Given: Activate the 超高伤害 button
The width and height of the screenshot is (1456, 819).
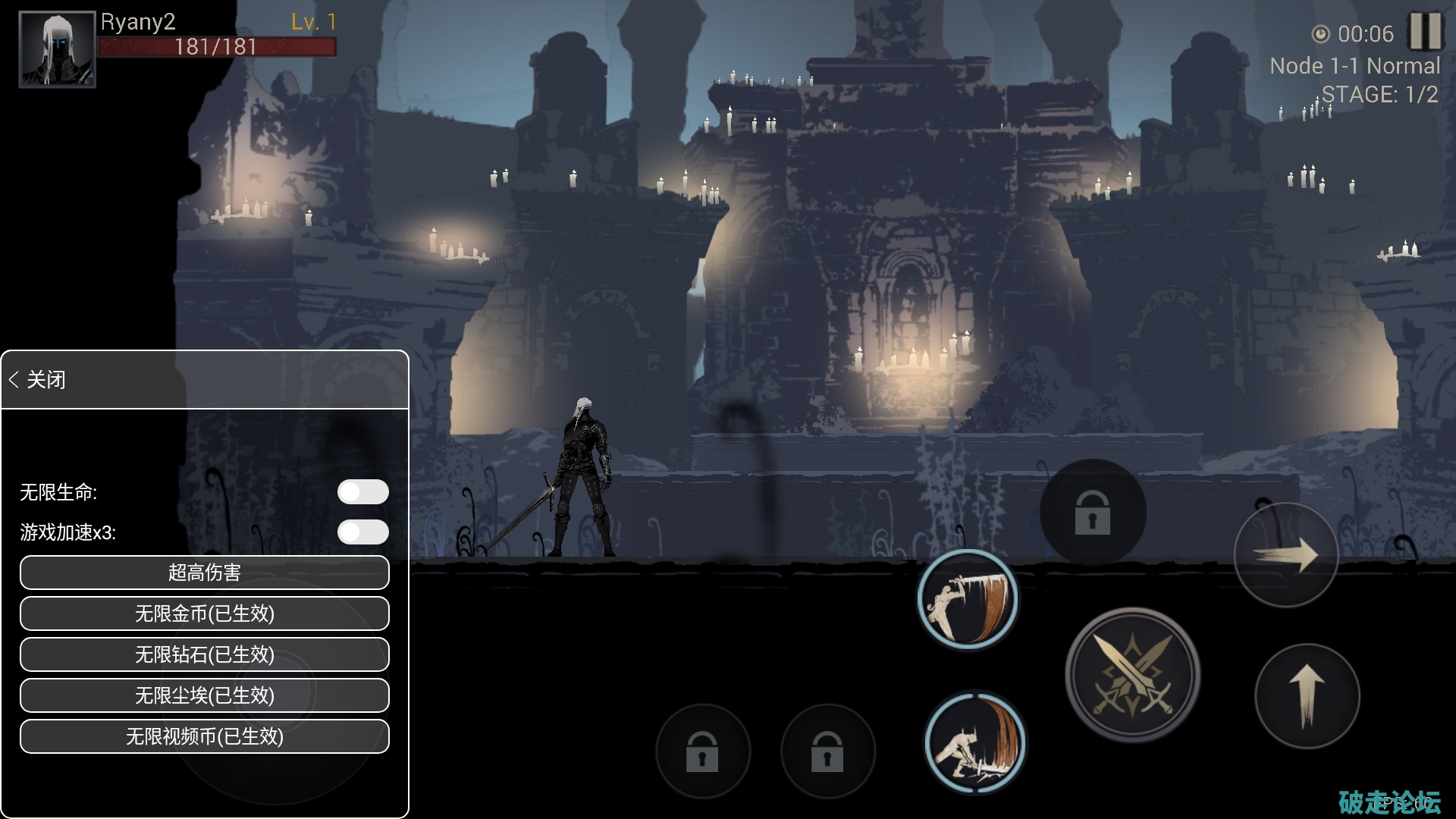Looking at the screenshot, I should (x=205, y=573).
